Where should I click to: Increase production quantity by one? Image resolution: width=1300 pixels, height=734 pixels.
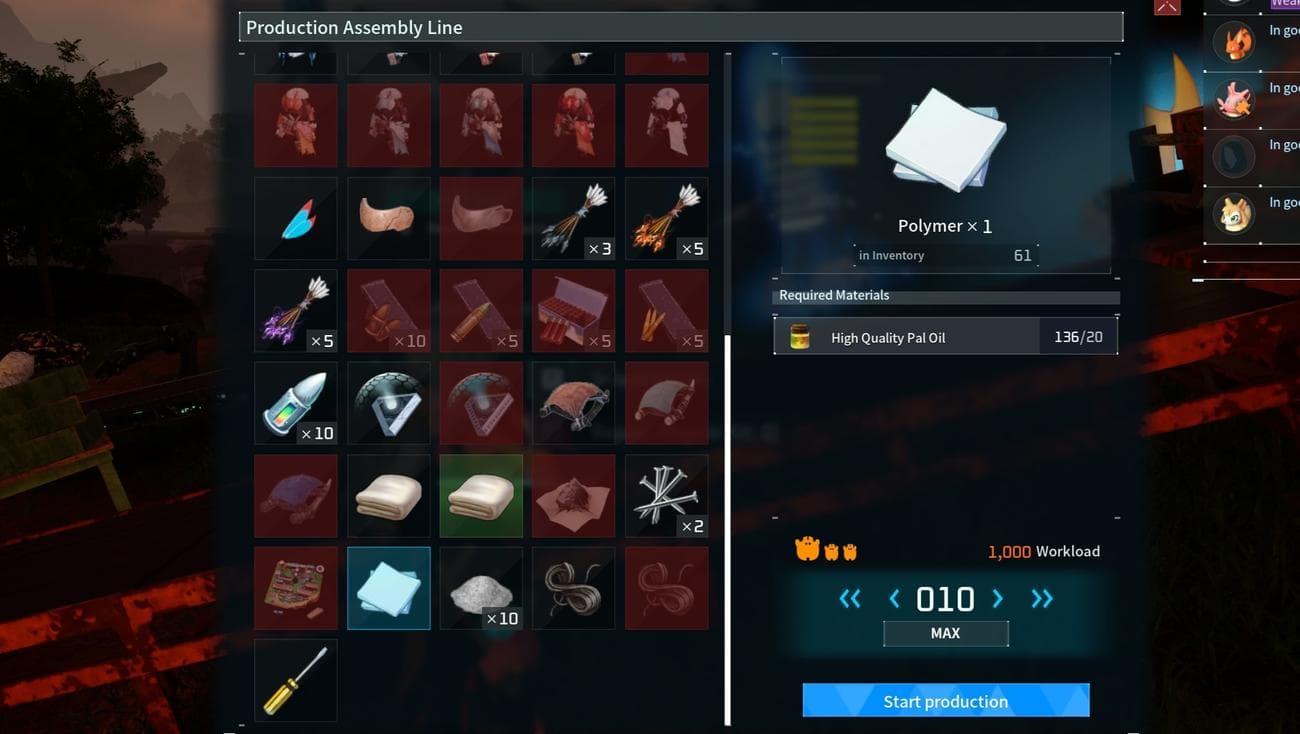tap(997, 599)
